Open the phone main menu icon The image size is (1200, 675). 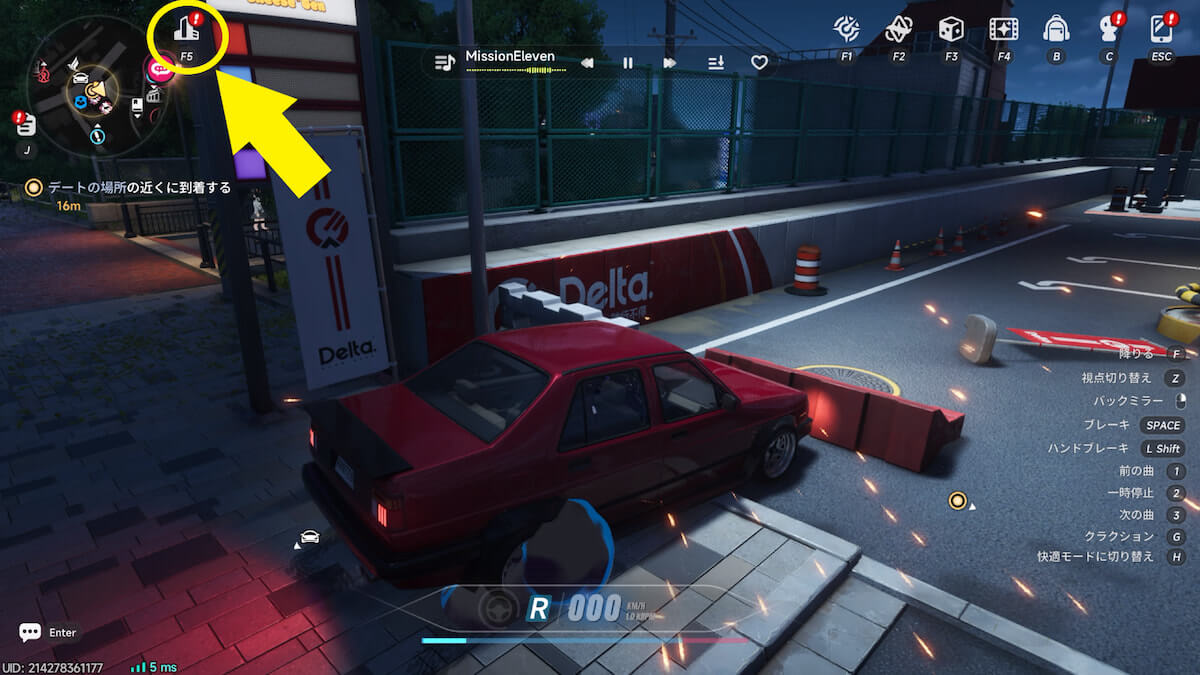click(x=1161, y=29)
